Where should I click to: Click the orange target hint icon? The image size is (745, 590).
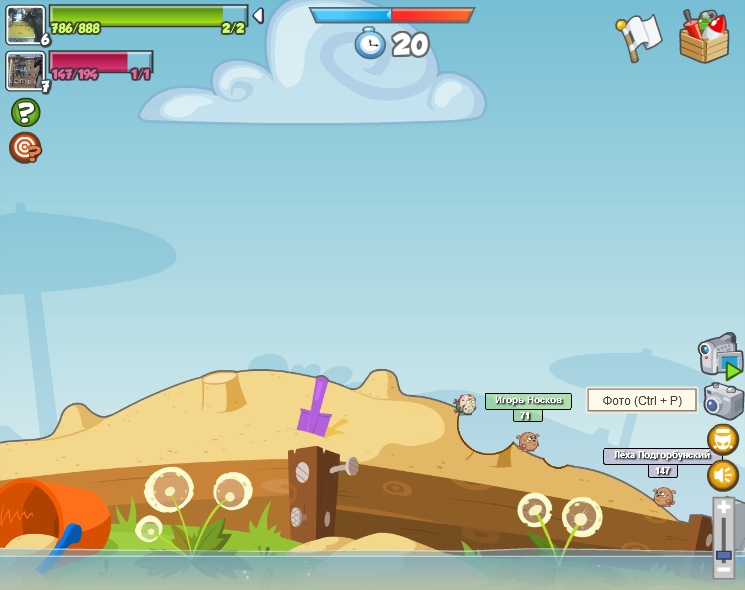[x=25, y=148]
